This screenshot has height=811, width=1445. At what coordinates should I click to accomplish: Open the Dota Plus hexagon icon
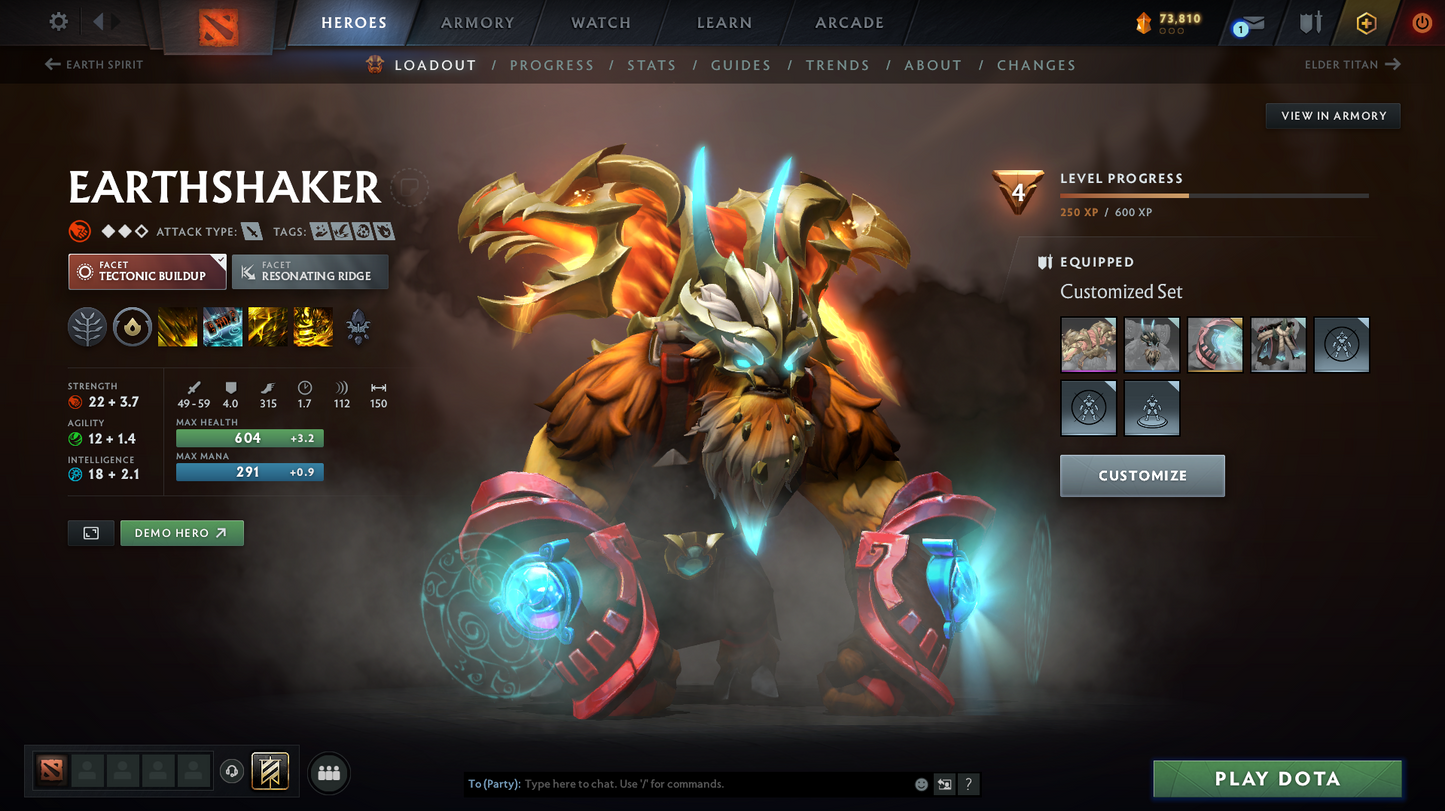[x=1368, y=22]
